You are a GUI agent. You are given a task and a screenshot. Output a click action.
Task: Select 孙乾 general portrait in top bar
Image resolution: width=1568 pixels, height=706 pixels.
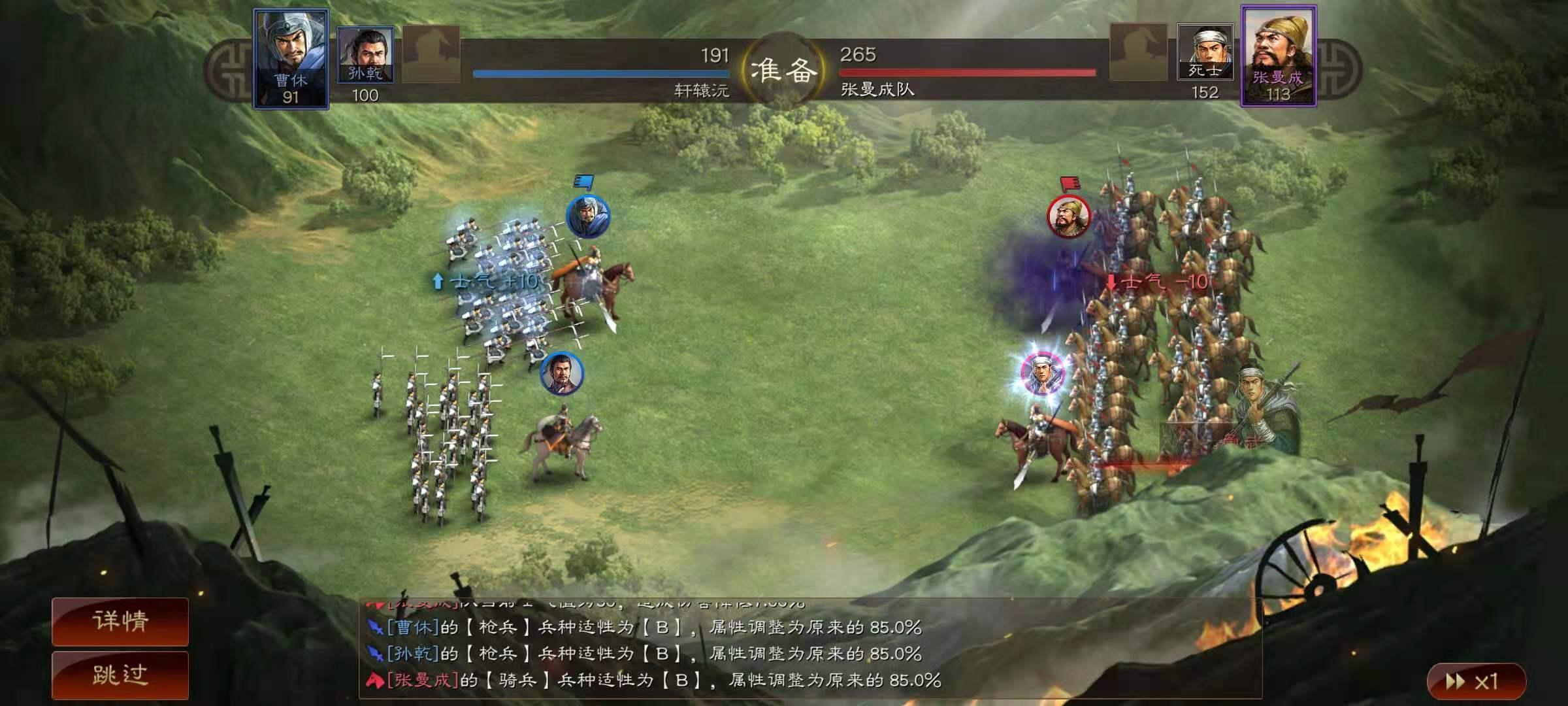[365, 55]
